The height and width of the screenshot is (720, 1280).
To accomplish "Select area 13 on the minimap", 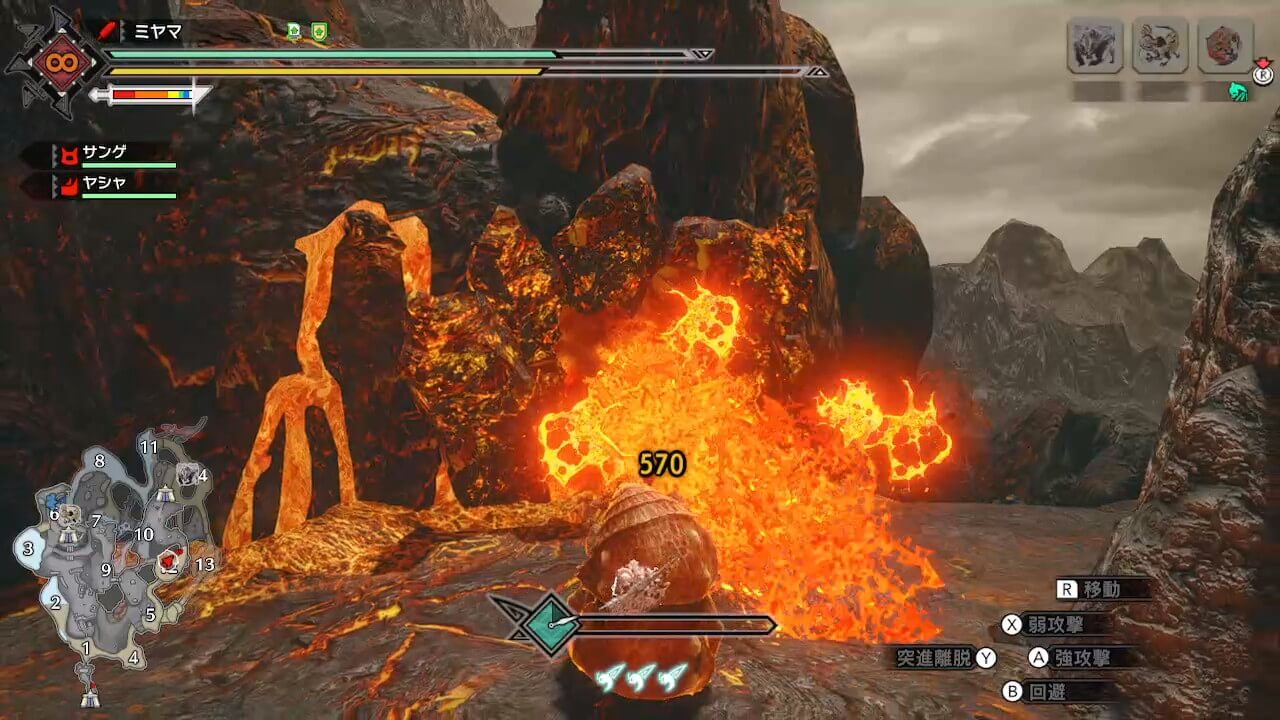I will (x=204, y=565).
